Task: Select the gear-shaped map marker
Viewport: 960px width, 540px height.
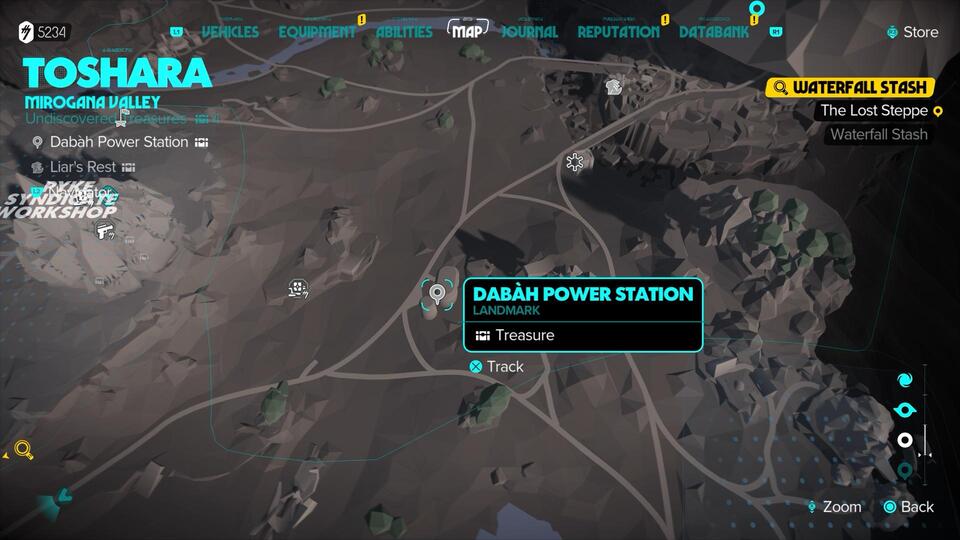Action: click(x=574, y=161)
